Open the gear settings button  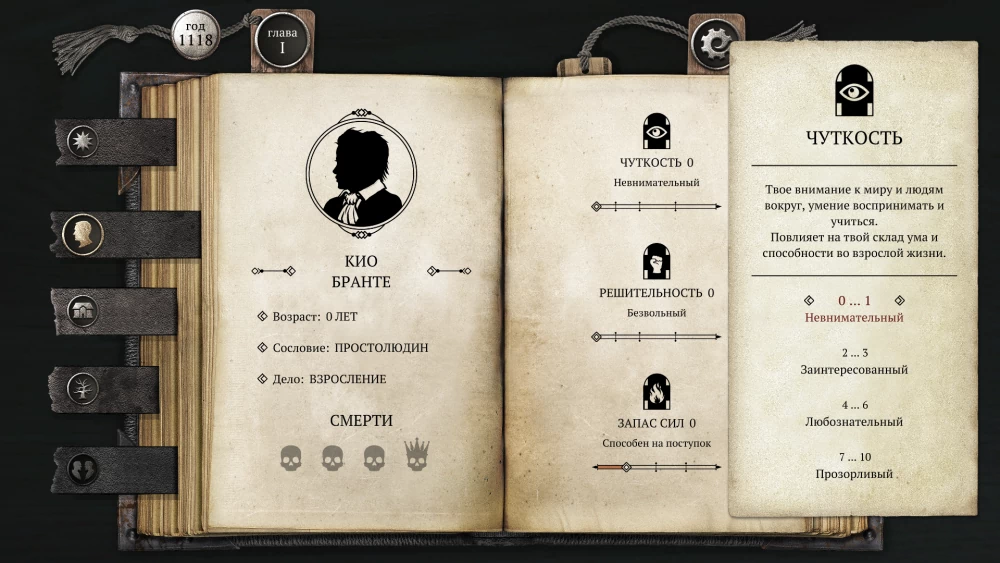click(716, 42)
